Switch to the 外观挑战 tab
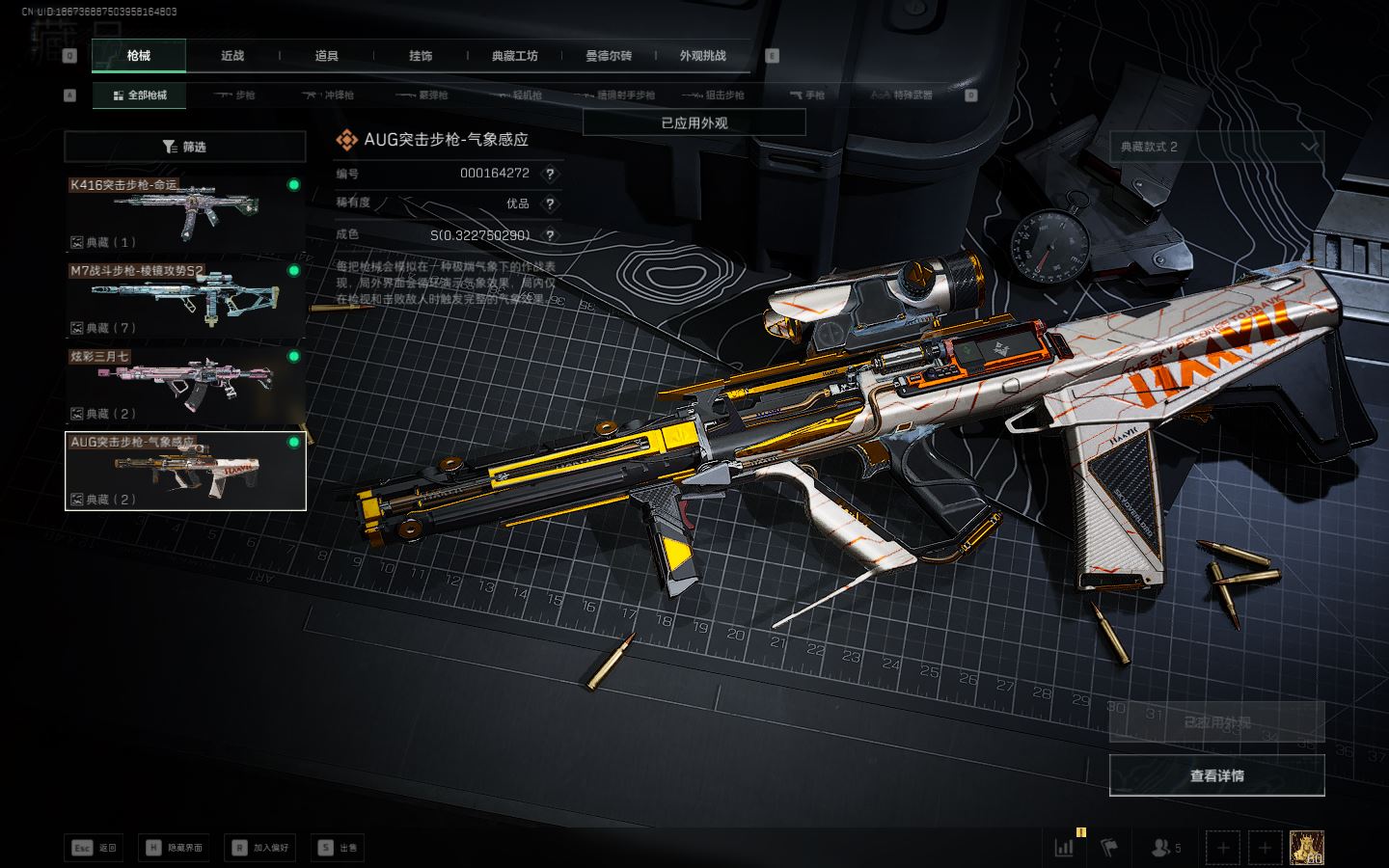This screenshot has height=868, width=1389. click(x=702, y=56)
